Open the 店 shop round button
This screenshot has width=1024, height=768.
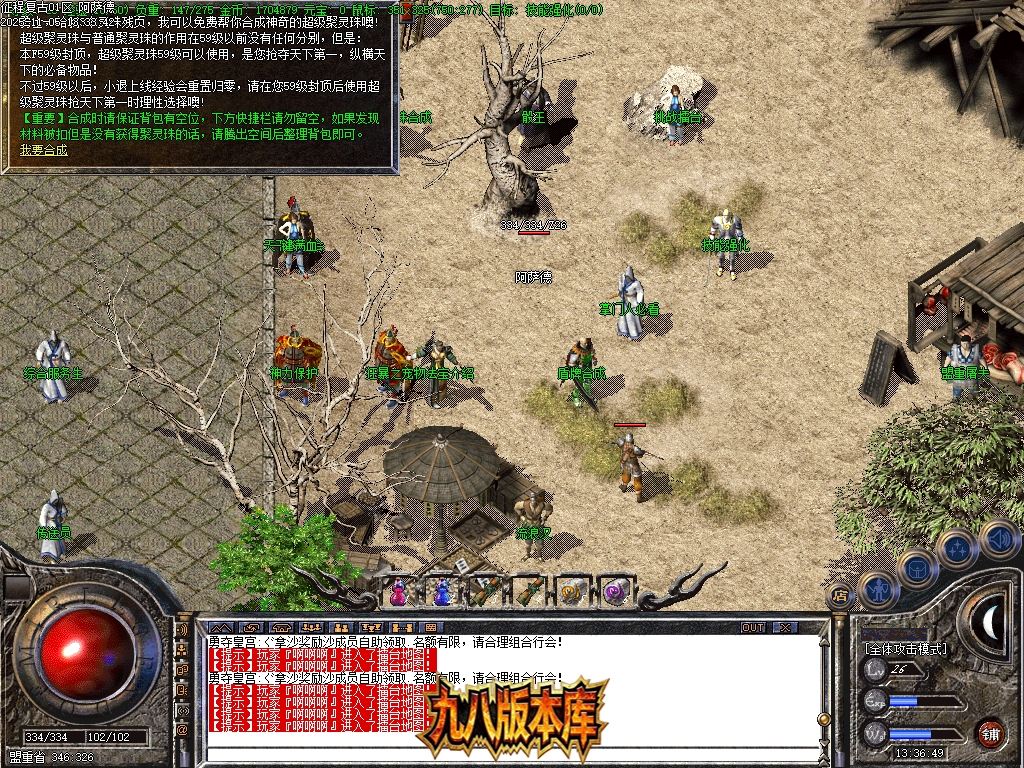pyautogui.click(x=840, y=597)
